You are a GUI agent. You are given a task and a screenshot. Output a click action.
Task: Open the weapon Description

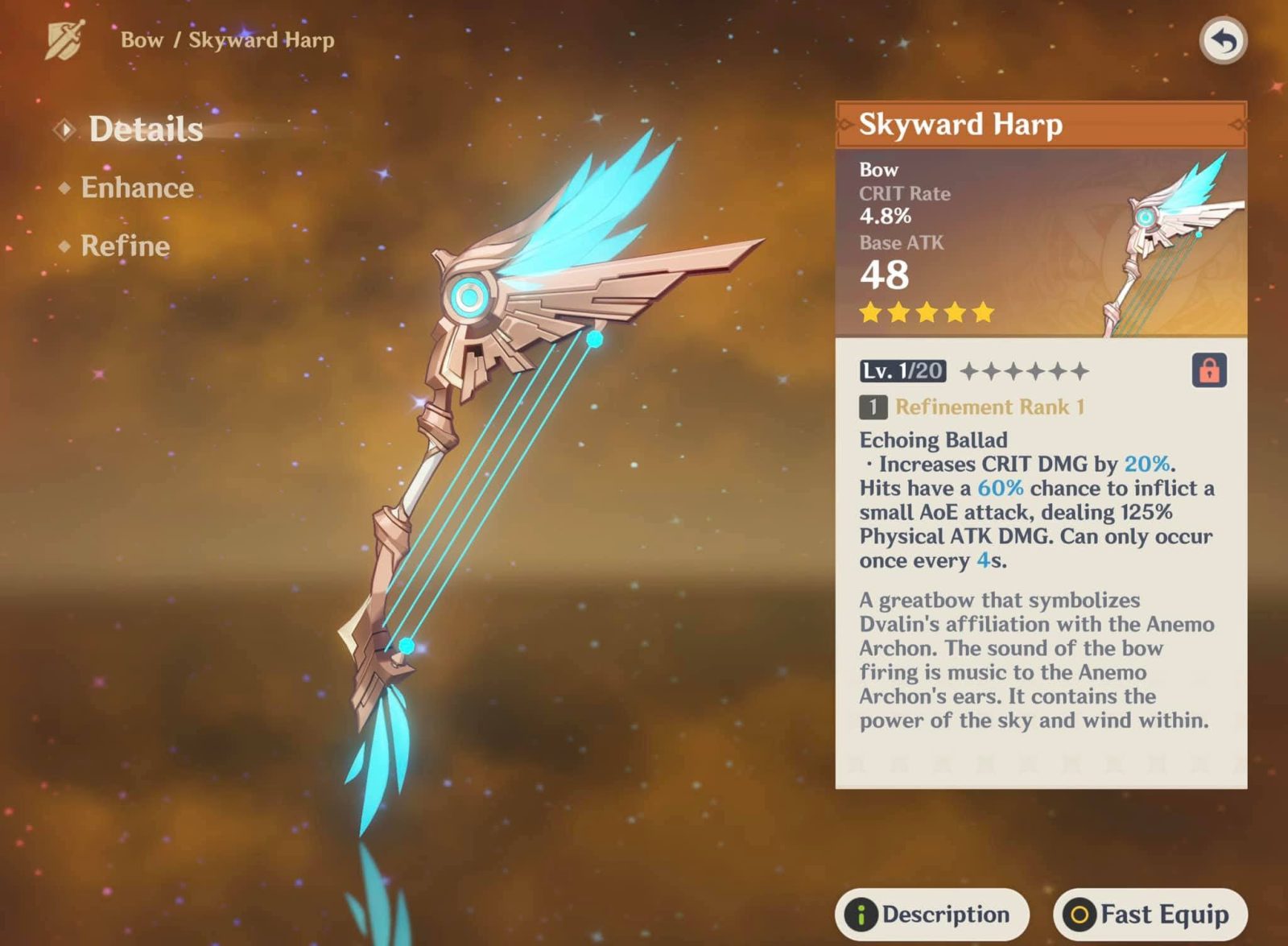[x=931, y=915]
